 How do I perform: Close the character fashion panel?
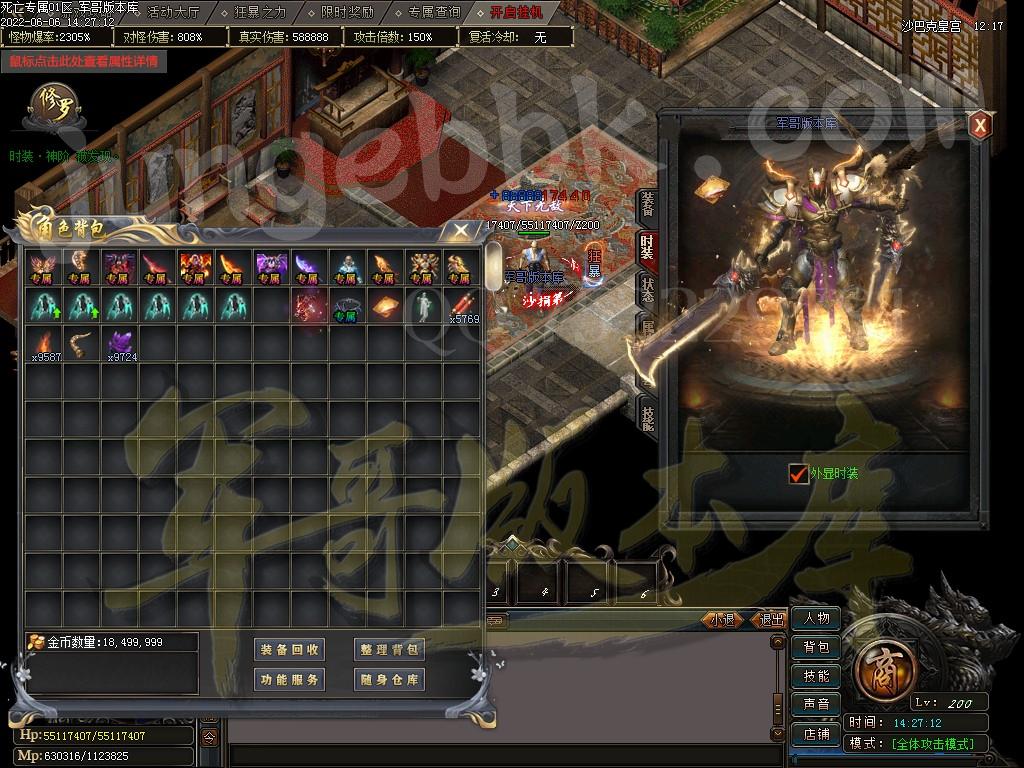click(980, 126)
